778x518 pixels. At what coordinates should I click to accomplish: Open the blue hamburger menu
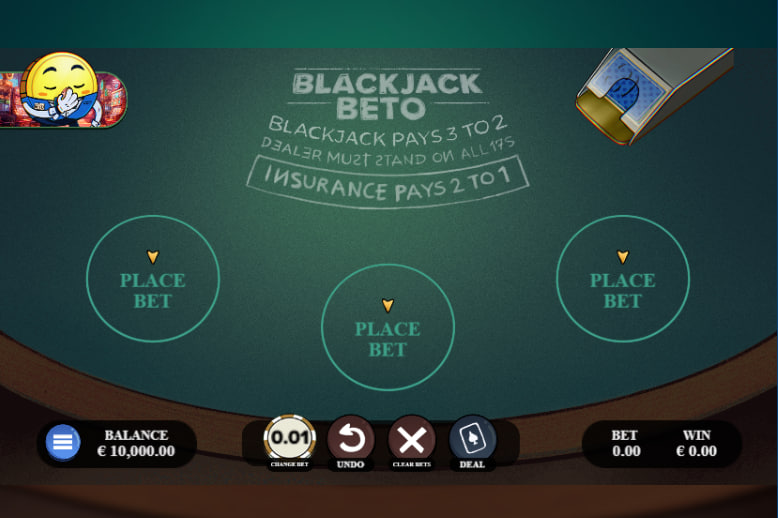point(63,442)
